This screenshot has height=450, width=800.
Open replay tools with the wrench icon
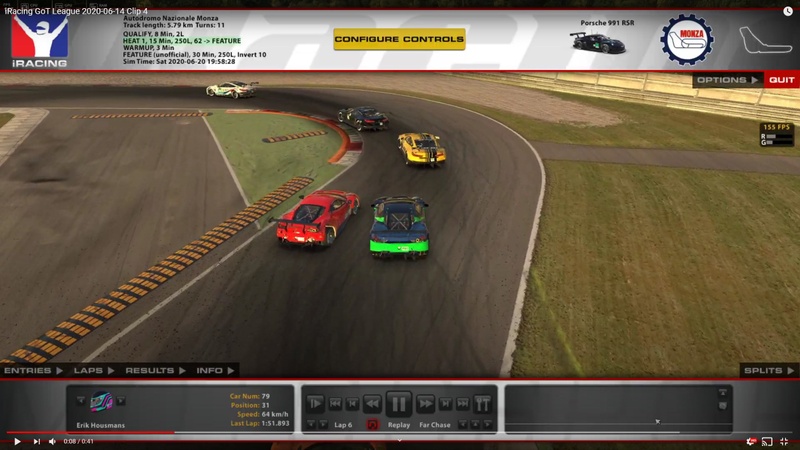(x=482, y=403)
